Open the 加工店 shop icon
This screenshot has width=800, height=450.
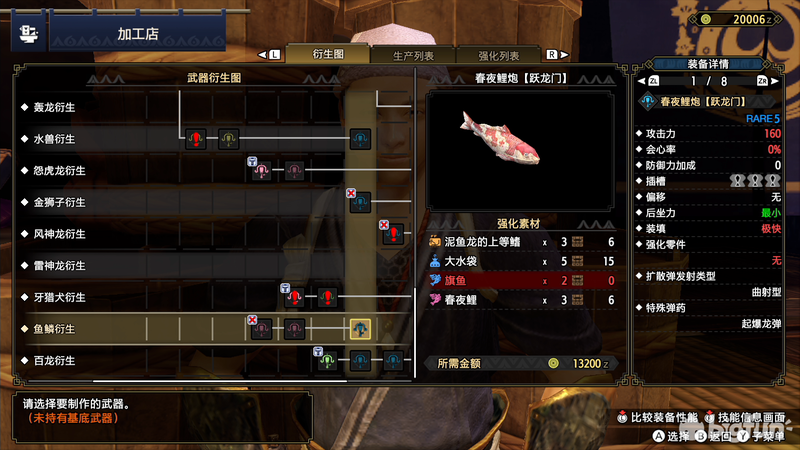[x=28, y=35]
